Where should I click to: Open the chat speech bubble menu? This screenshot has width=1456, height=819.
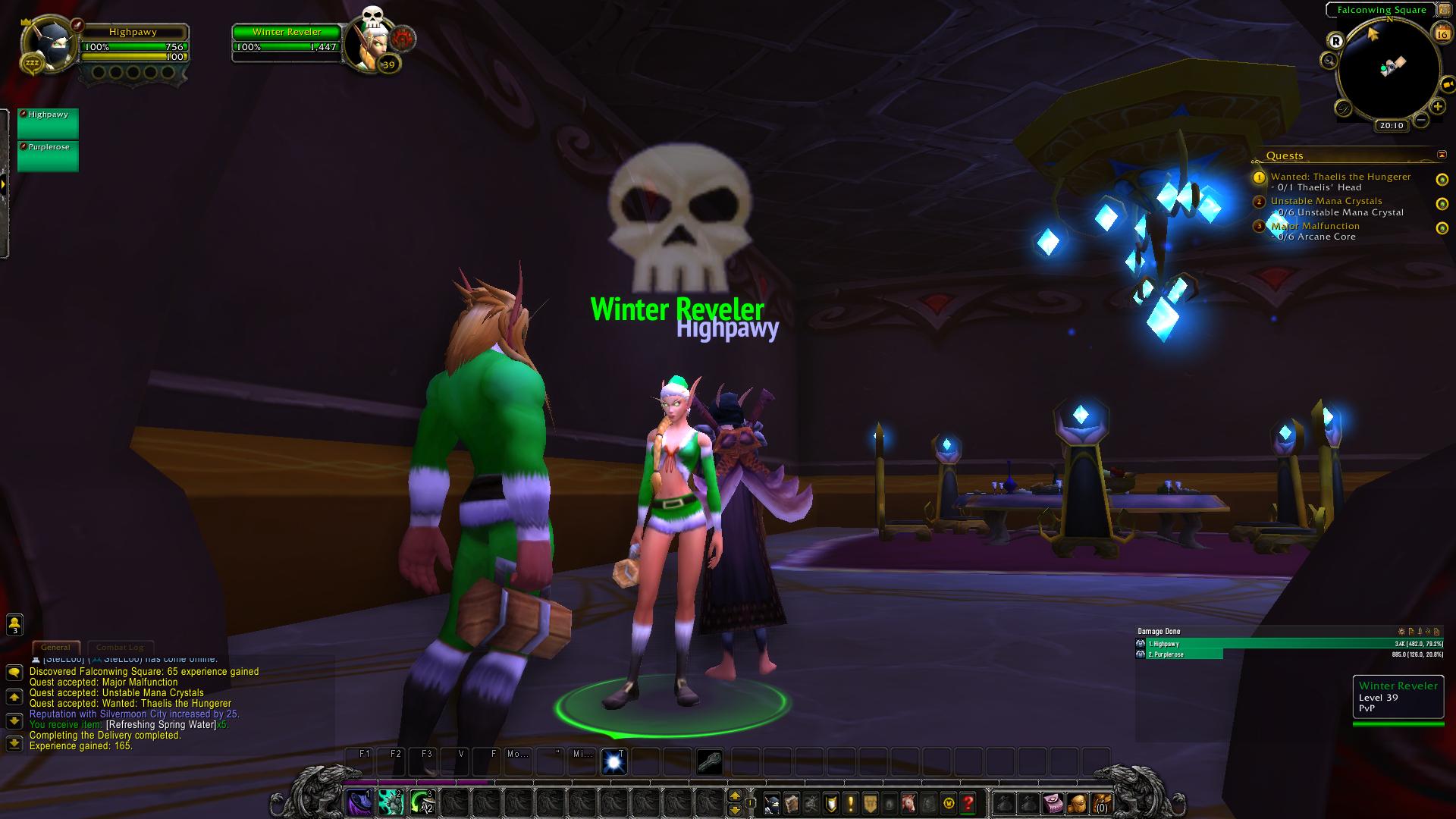(x=14, y=673)
